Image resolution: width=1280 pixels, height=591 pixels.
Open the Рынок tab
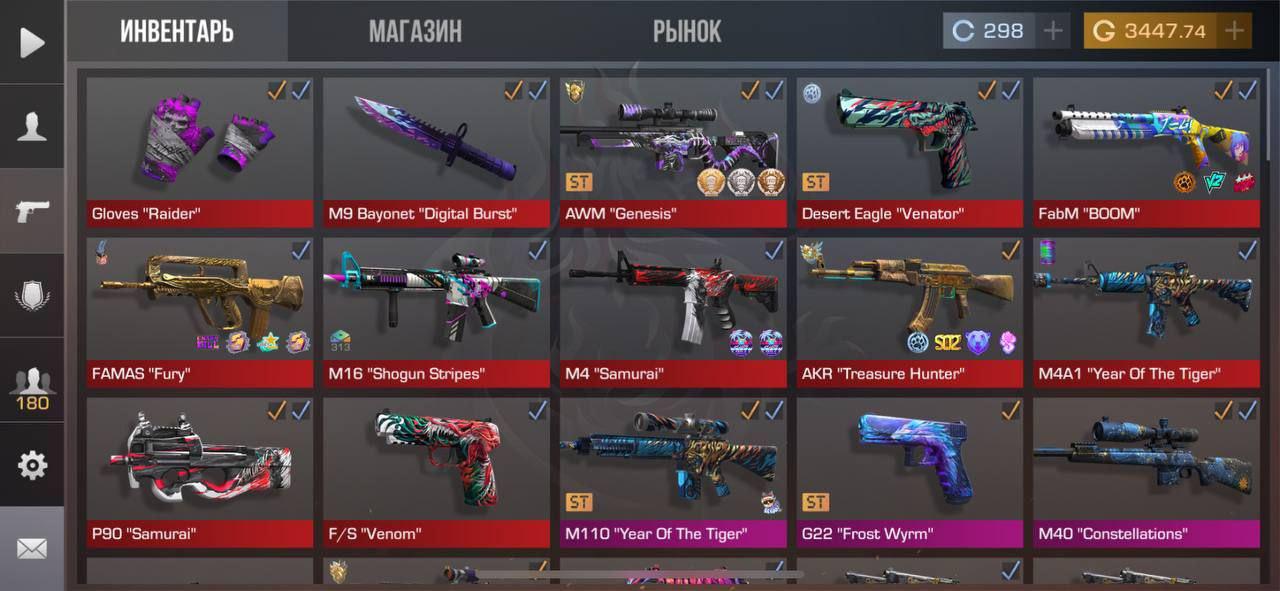[687, 31]
